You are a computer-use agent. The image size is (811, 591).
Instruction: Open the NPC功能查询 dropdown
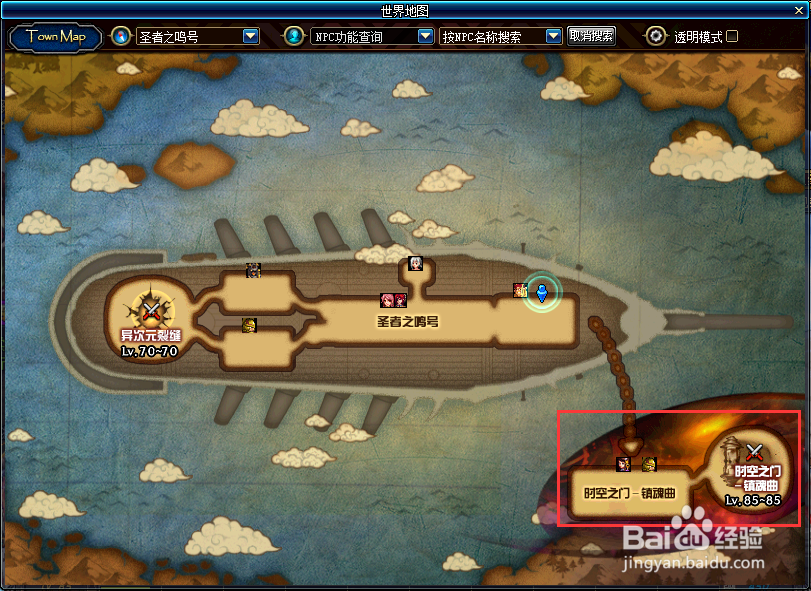pyautogui.click(x=425, y=37)
